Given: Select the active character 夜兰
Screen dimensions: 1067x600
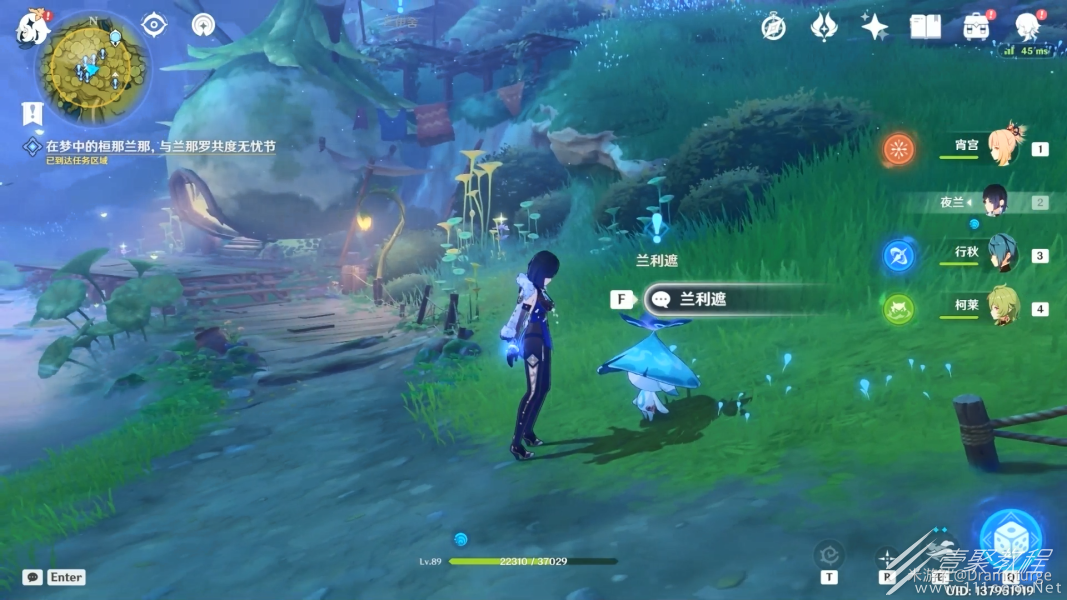Looking at the screenshot, I should 995,202.
